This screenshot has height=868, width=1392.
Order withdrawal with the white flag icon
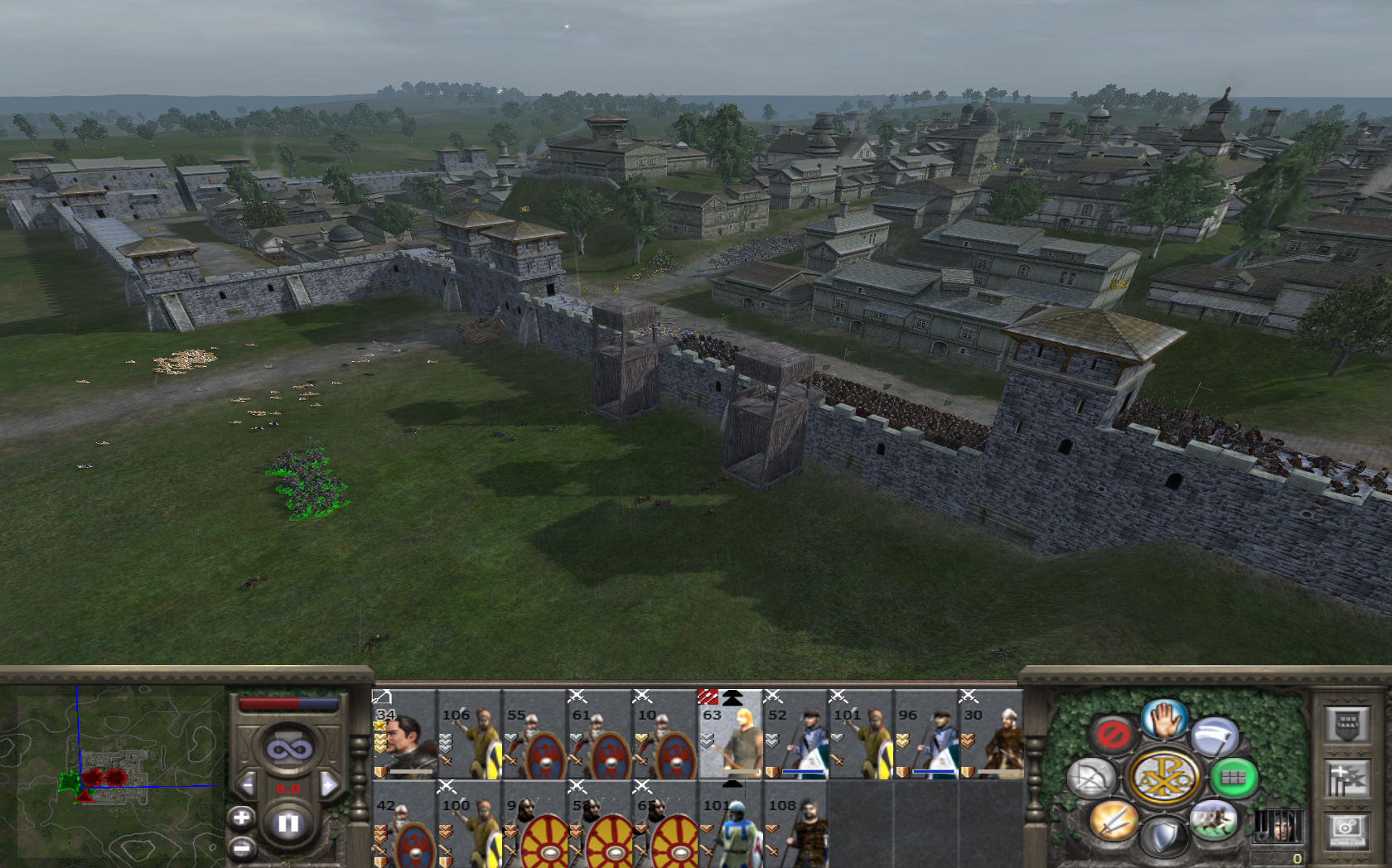pos(1214,736)
